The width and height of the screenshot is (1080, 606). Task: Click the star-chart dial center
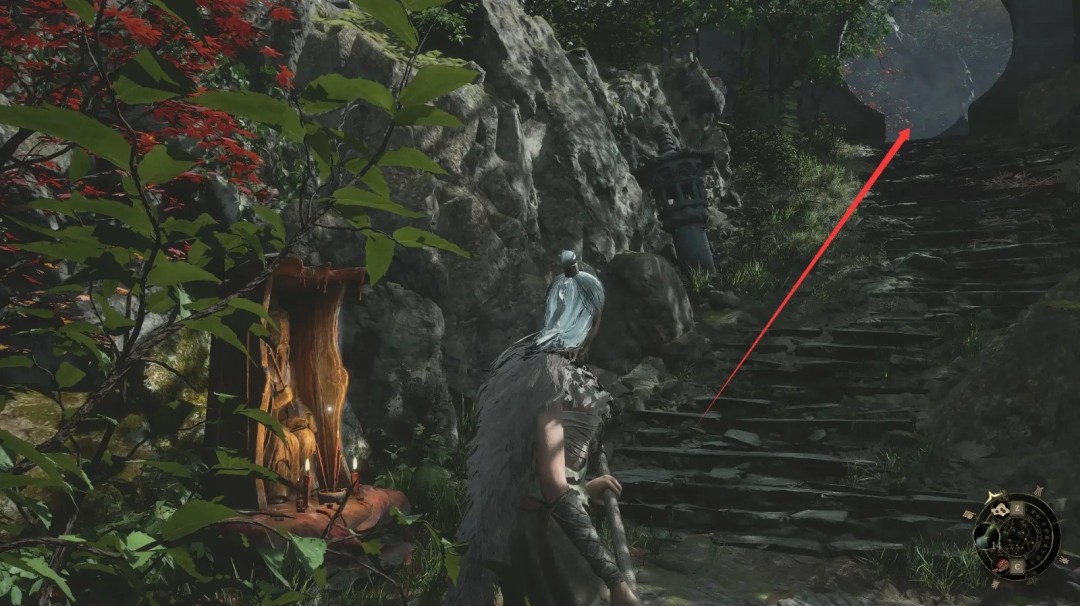[x=1019, y=536]
